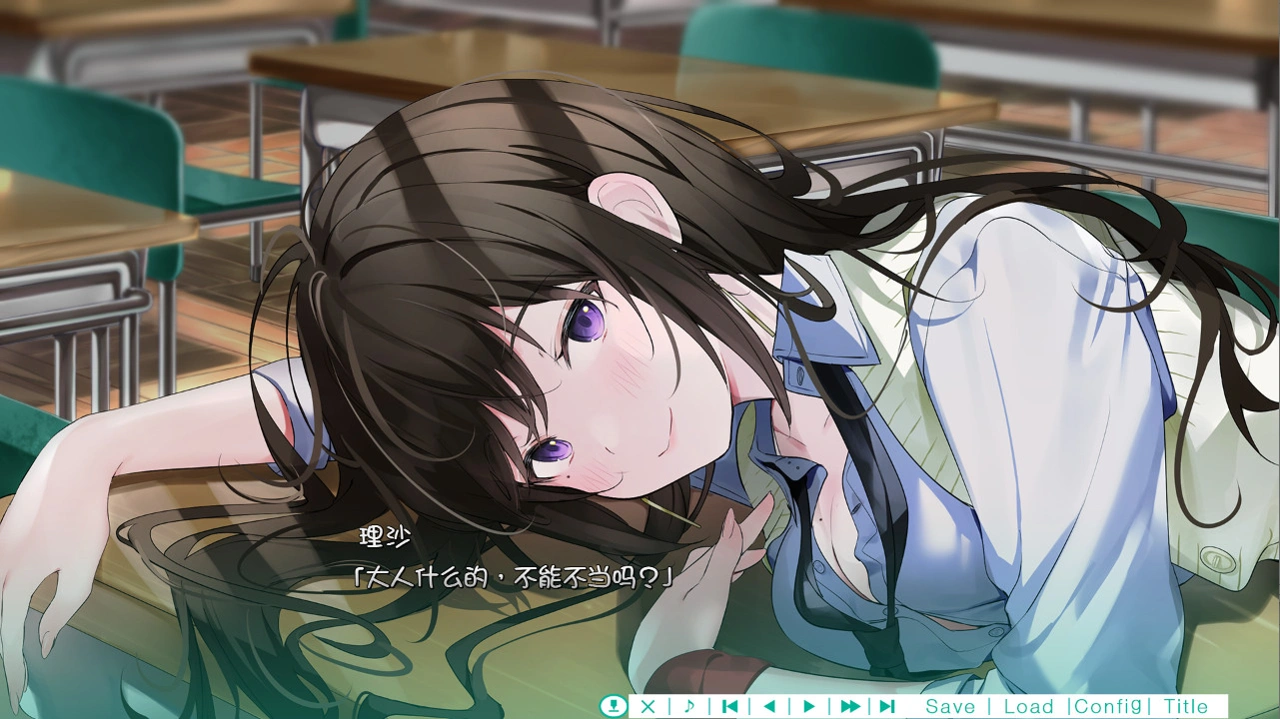Open the Config settings
The image size is (1280, 719).
1108,706
